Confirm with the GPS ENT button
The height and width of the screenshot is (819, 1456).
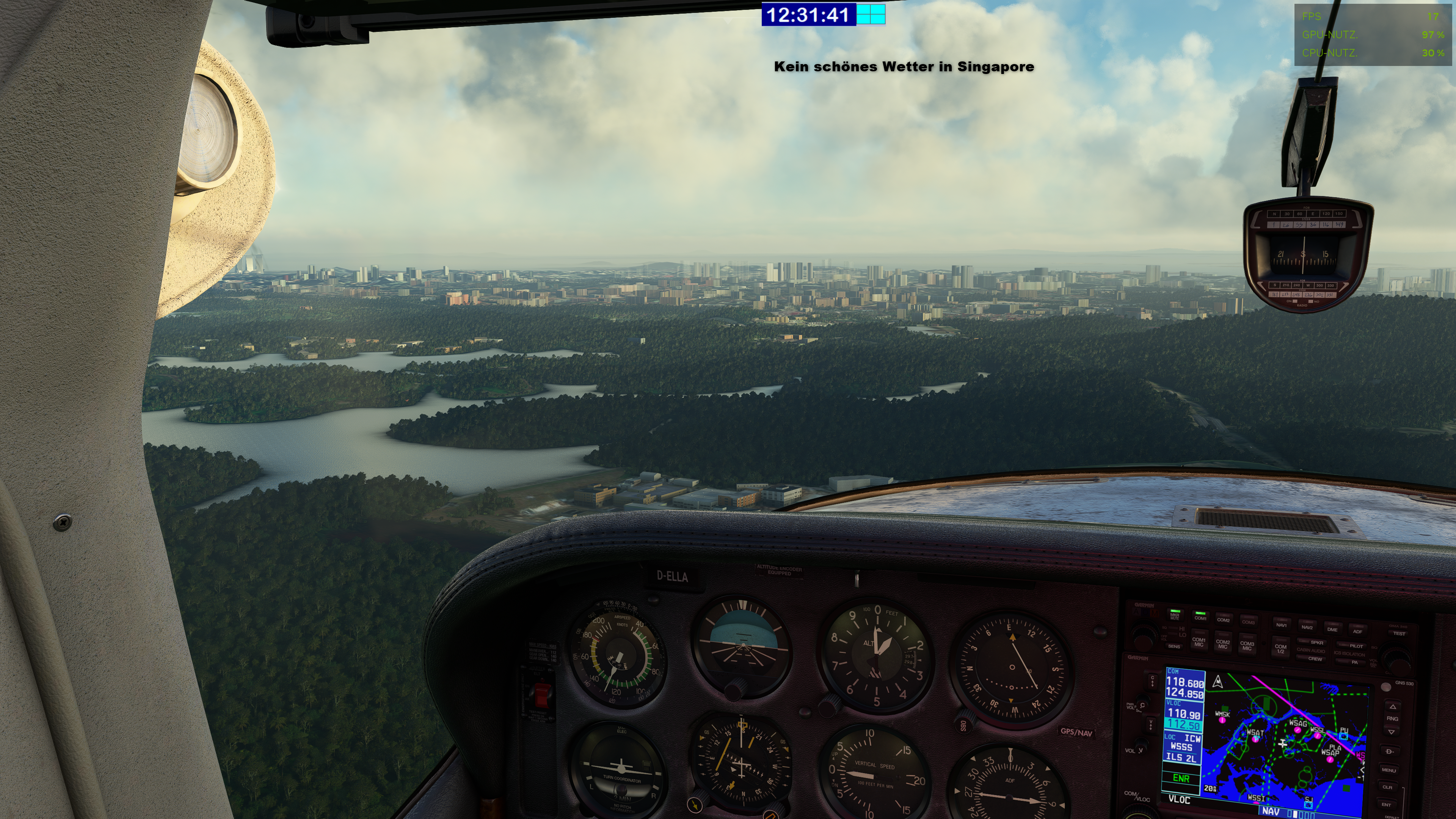[1387, 804]
